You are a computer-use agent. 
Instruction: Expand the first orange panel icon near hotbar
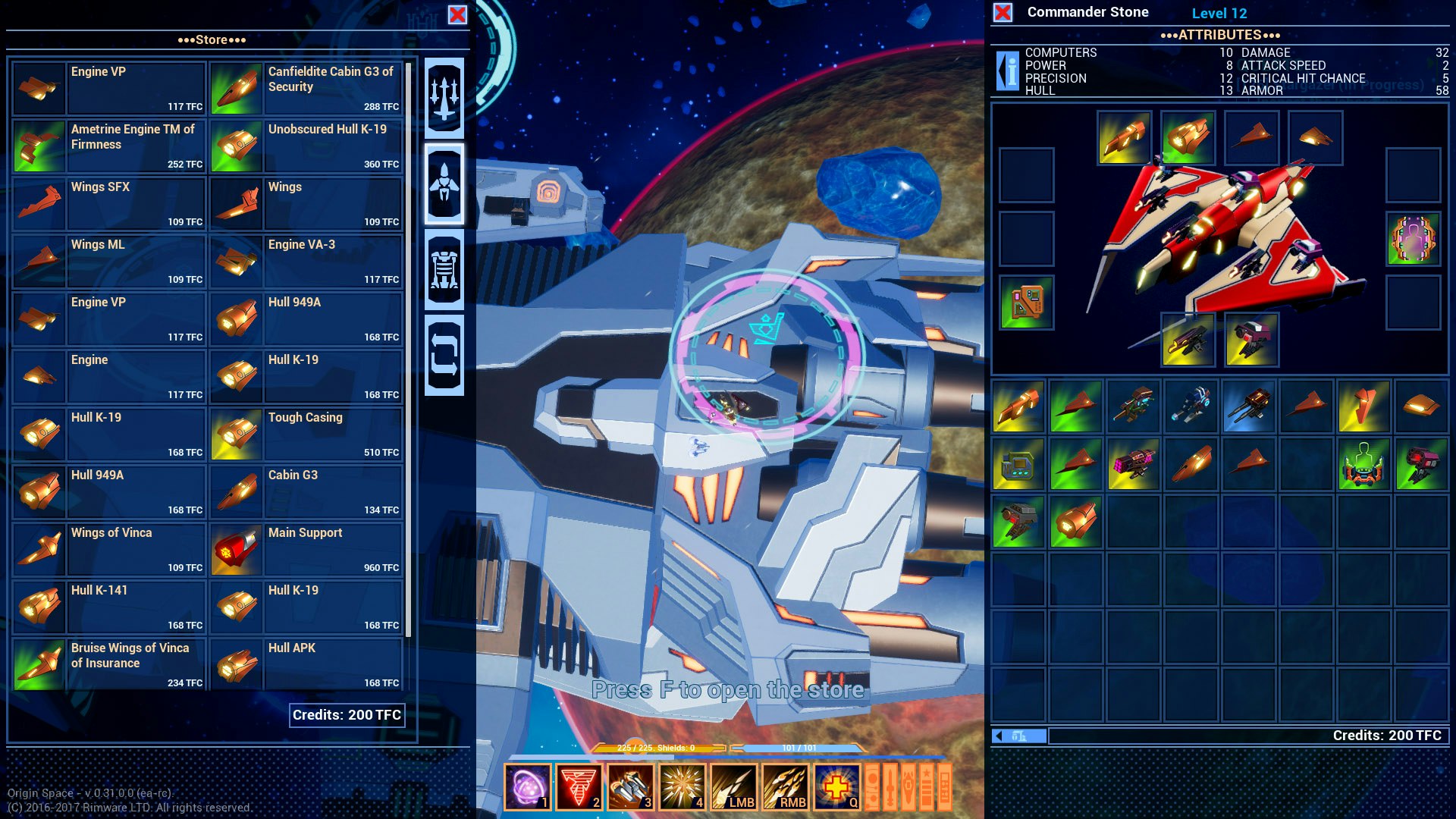click(x=874, y=788)
